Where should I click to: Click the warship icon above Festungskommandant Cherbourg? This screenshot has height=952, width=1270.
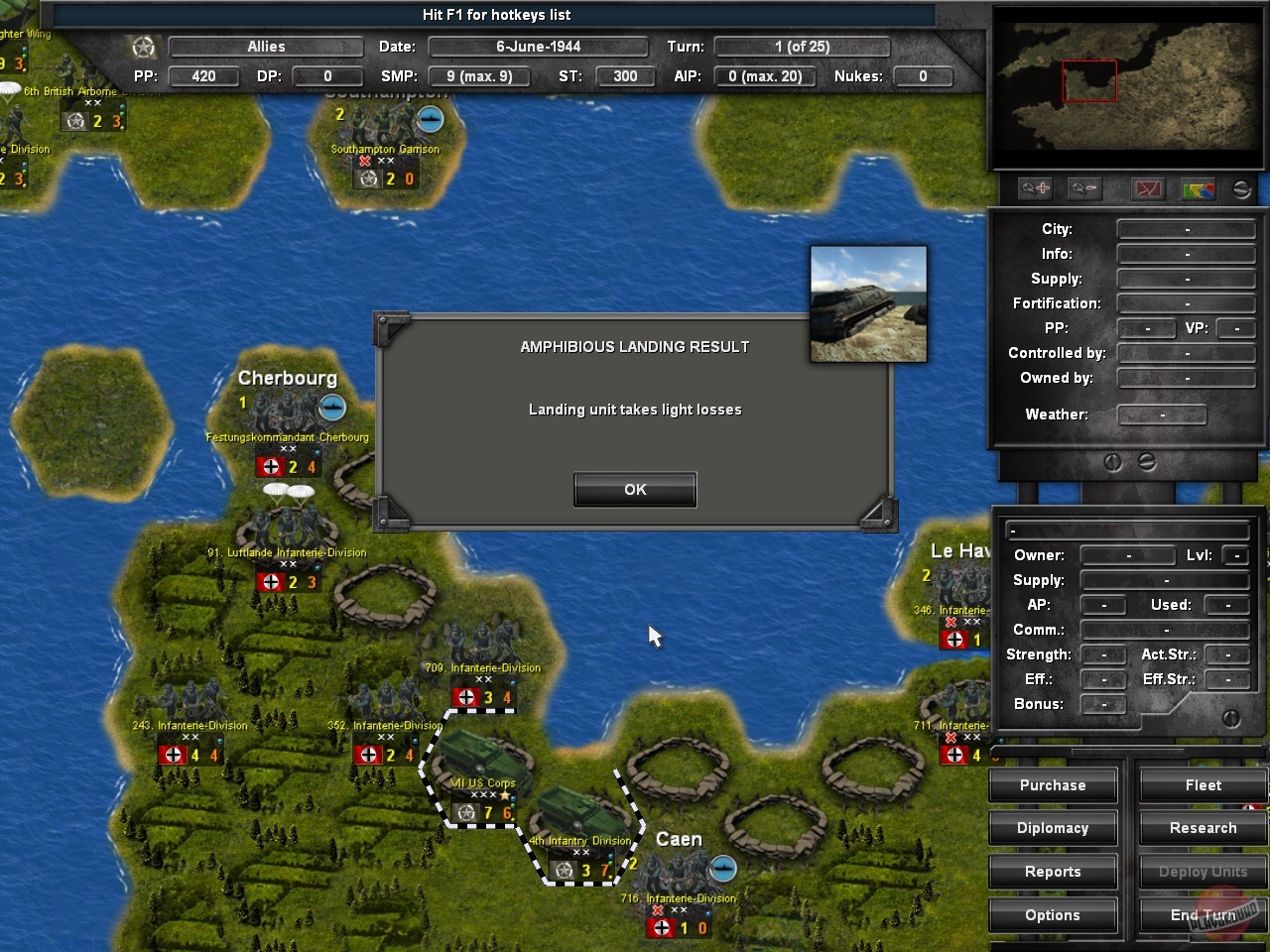point(331,407)
